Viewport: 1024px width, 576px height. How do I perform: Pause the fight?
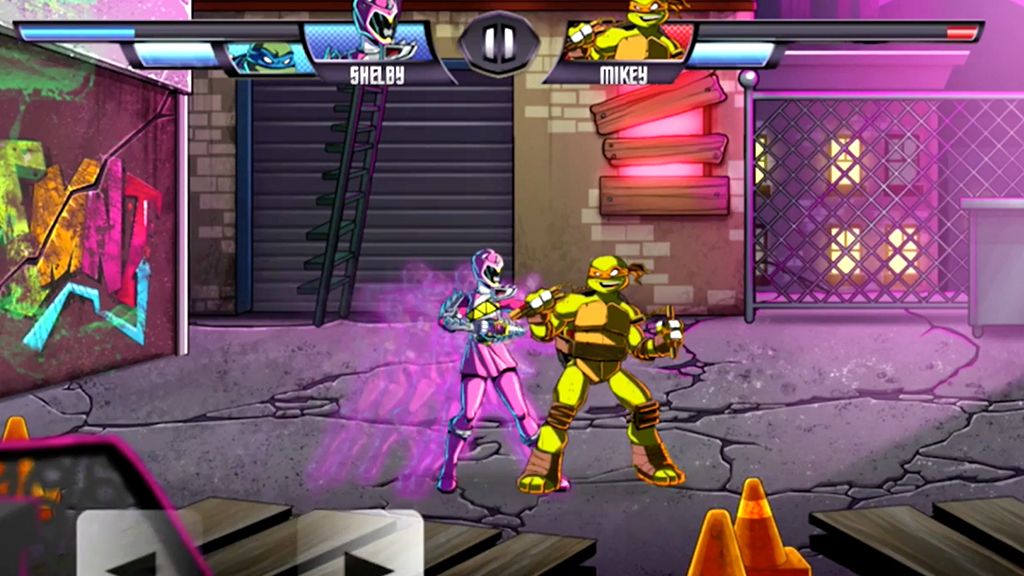point(499,42)
